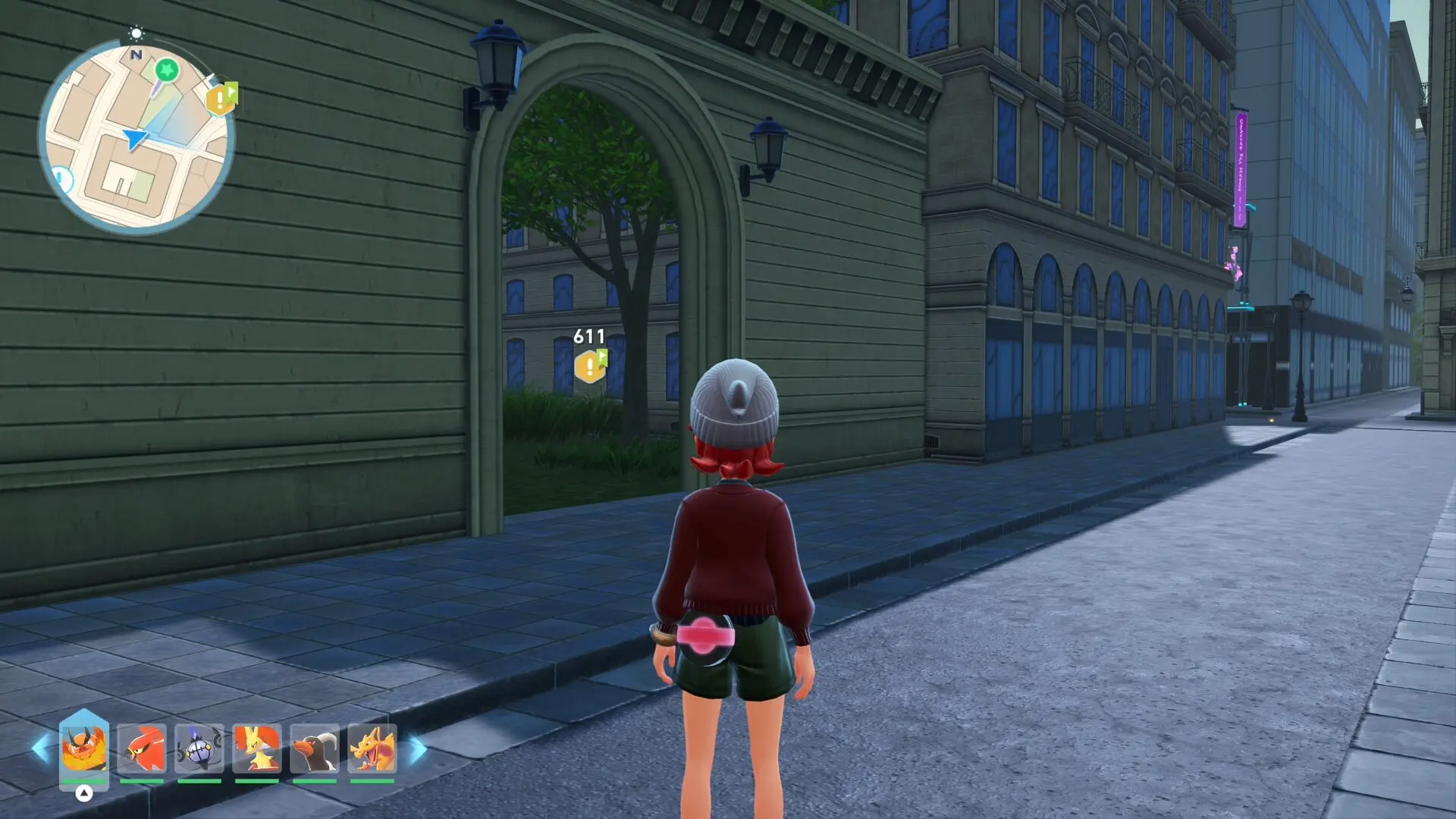Click the yellow quest hexagon on minimap edge

[x=221, y=99]
